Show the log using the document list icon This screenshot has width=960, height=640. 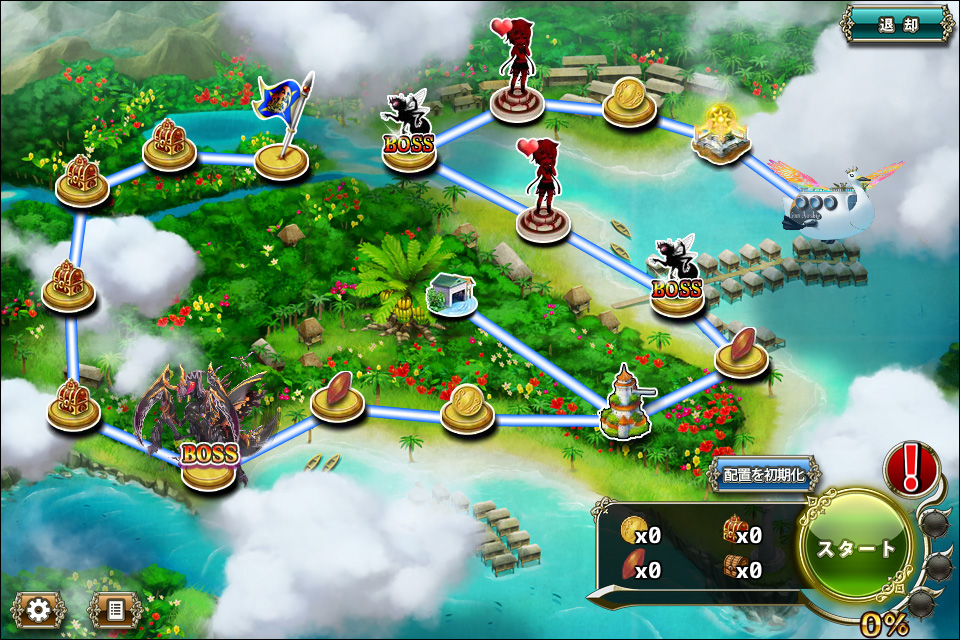coord(114,607)
